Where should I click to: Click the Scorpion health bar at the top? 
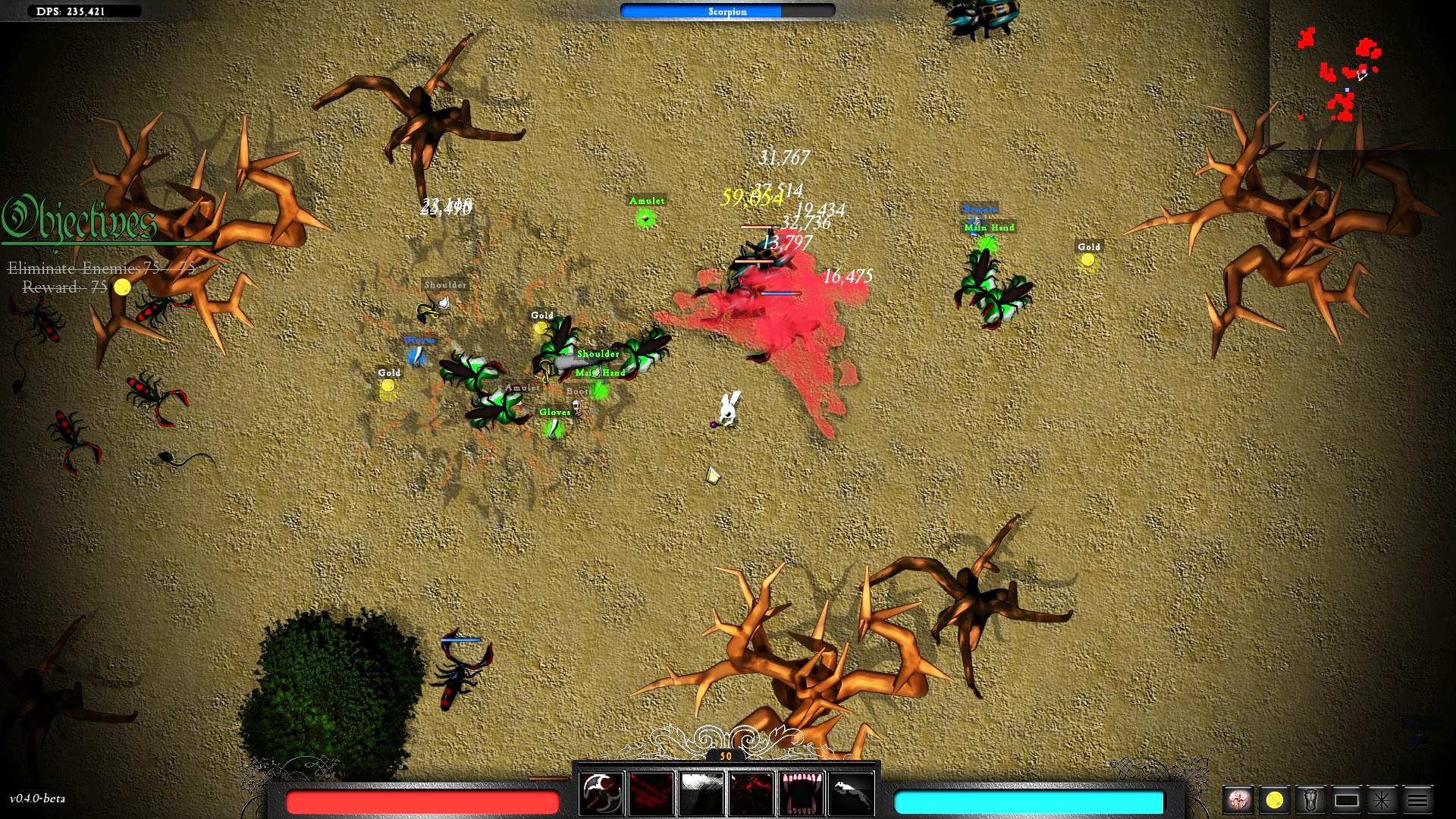click(726, 11)
